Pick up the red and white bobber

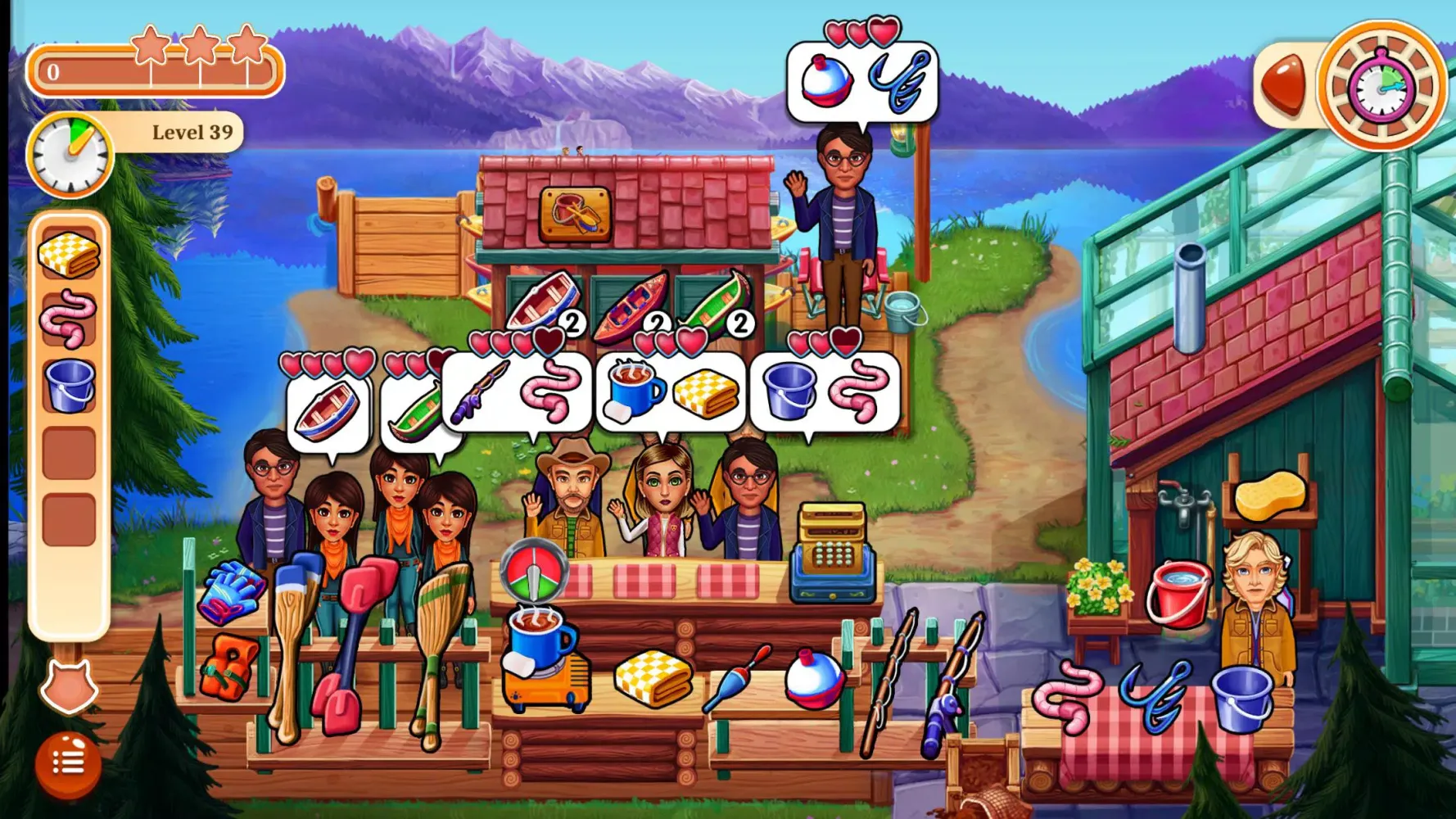click(x=813, y=677)
